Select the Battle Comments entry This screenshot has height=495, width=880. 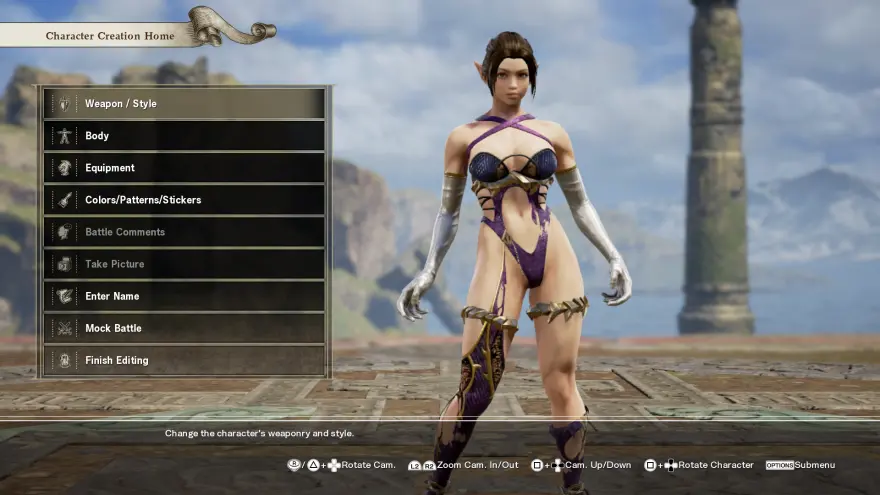coord(185,232)
